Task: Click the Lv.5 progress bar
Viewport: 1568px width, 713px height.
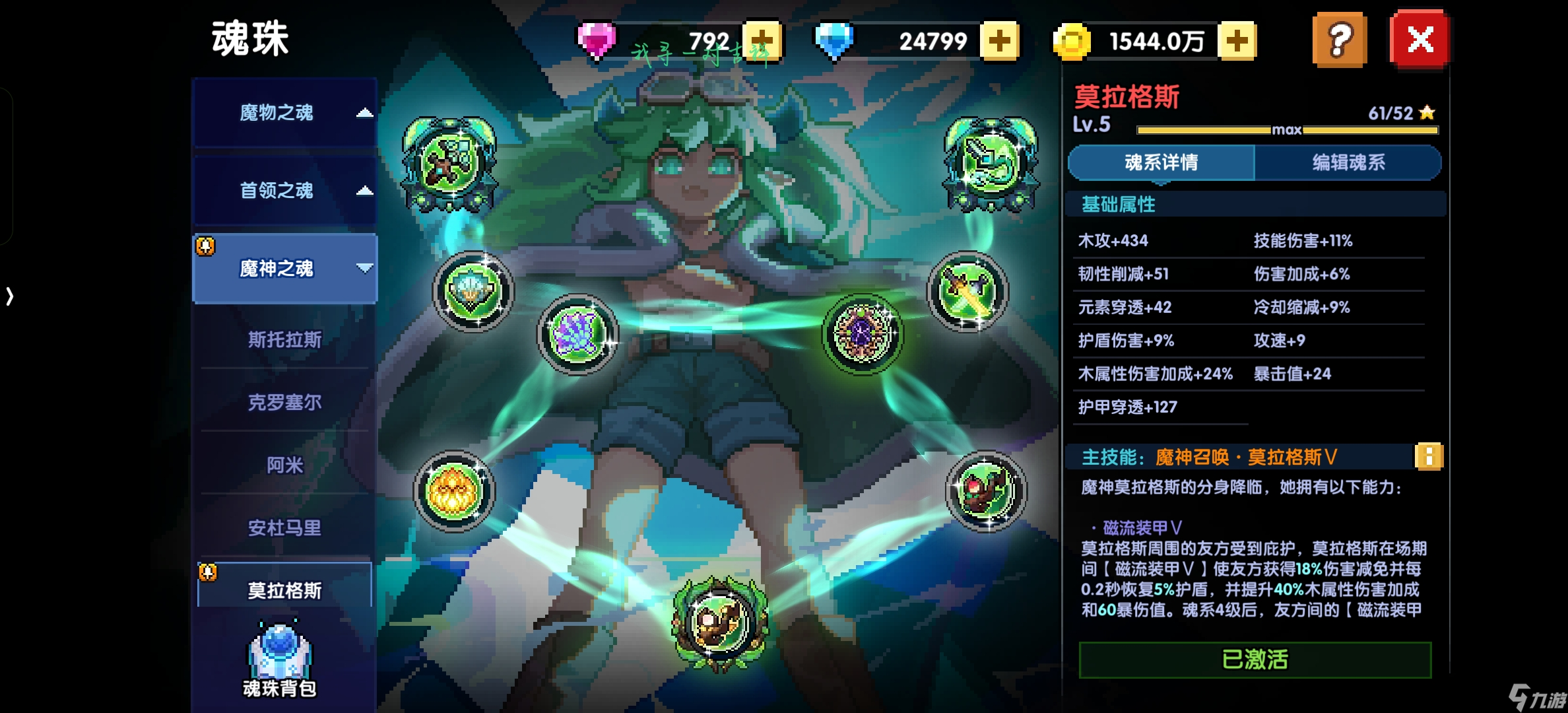Action: pos(1287,129)
